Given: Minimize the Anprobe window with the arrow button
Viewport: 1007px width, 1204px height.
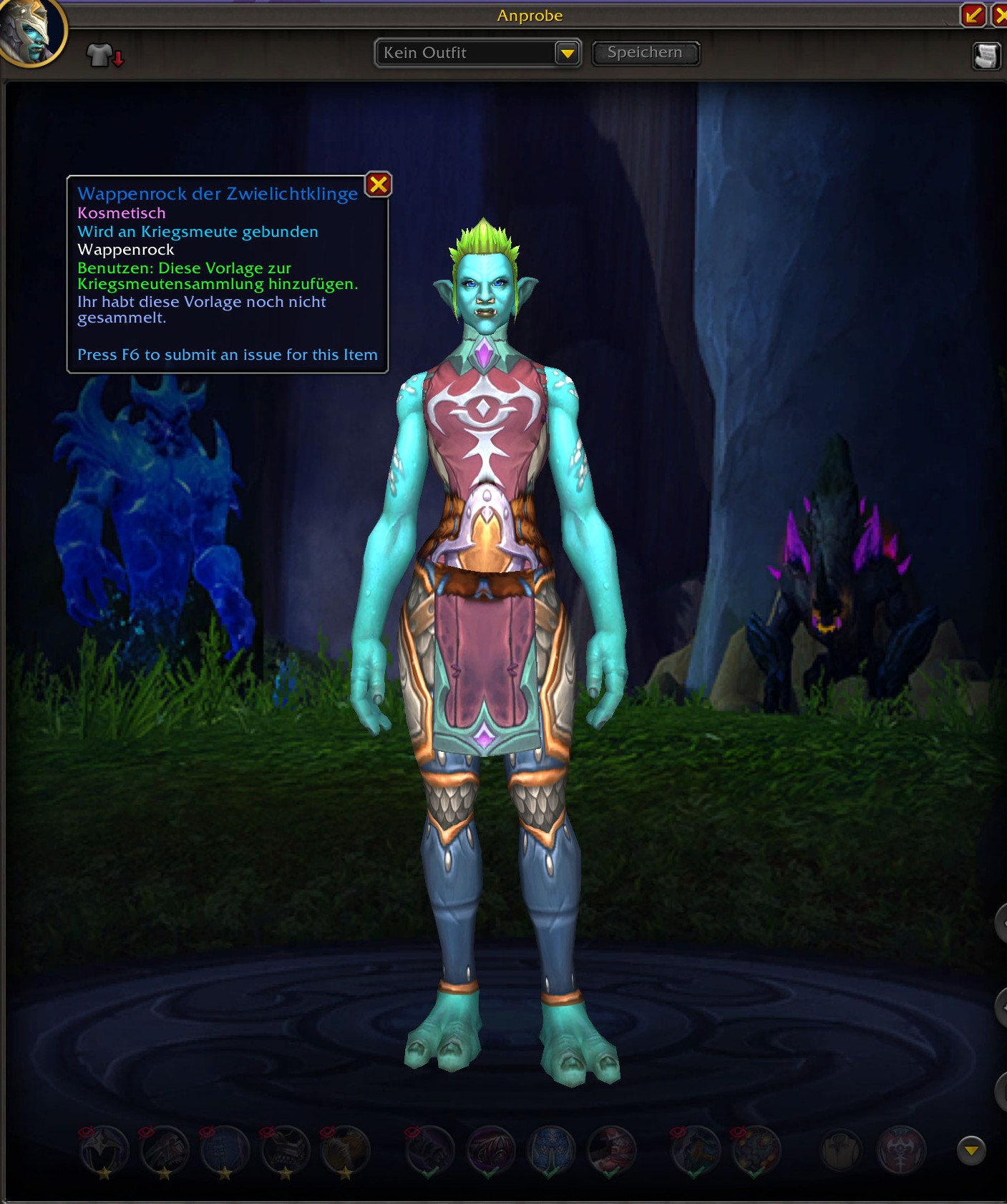Looking at the screenshot, I should point(973,15).
